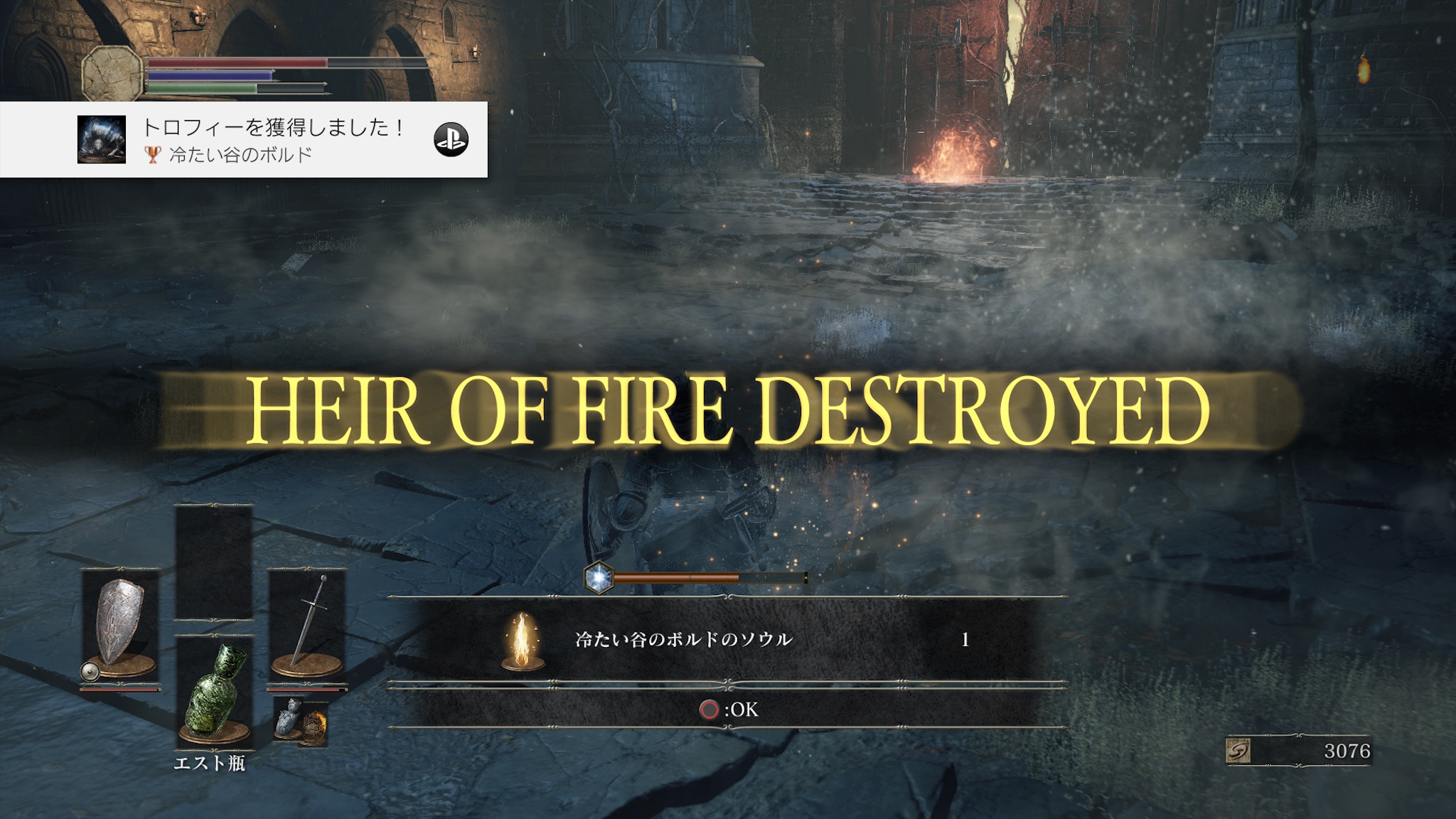The image size is (1456, 819).
Task: Select the equipped shield slot
Action: tap(120, 624)
